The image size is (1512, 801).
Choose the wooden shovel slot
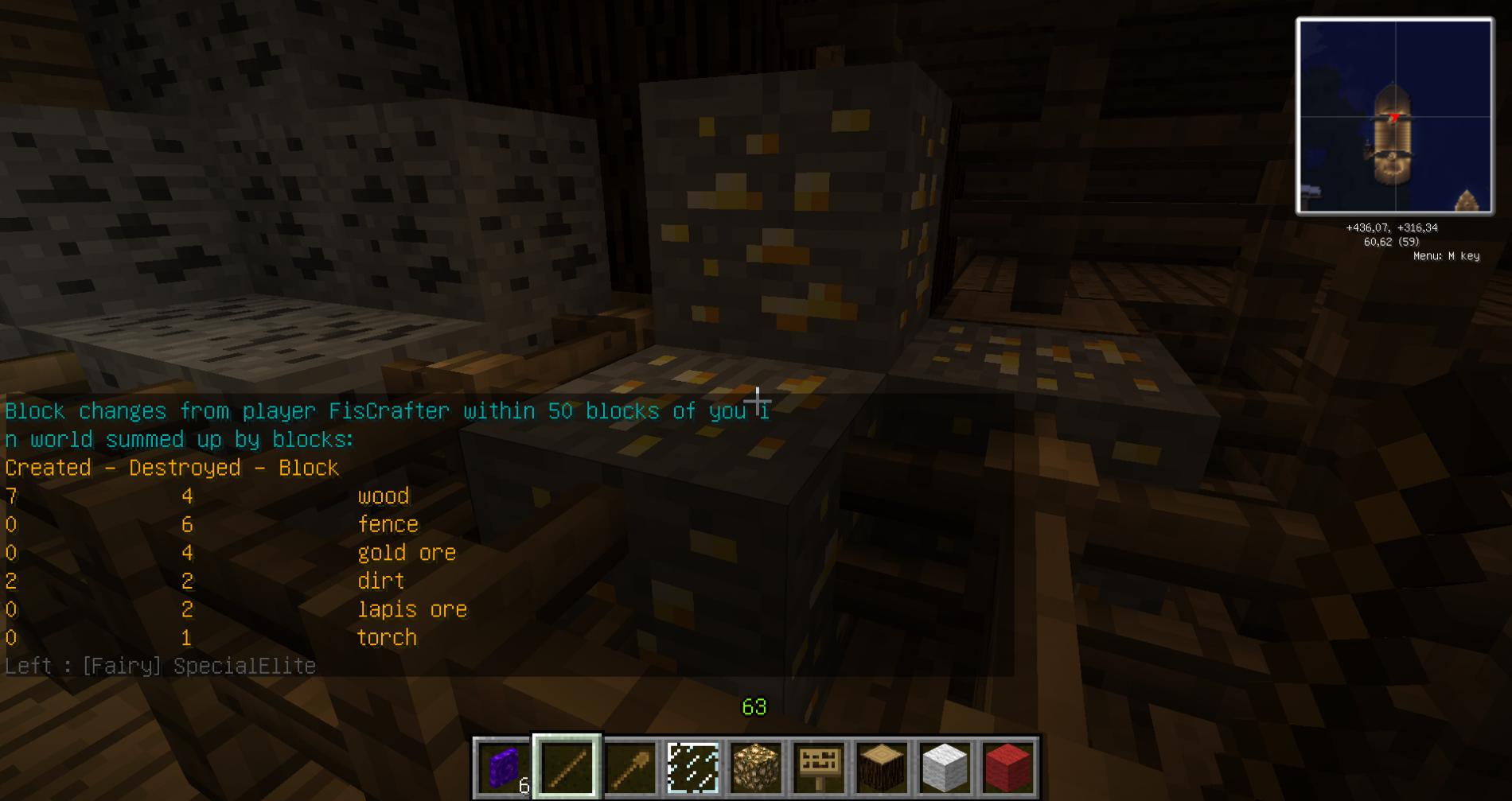(x=629, y=767)
